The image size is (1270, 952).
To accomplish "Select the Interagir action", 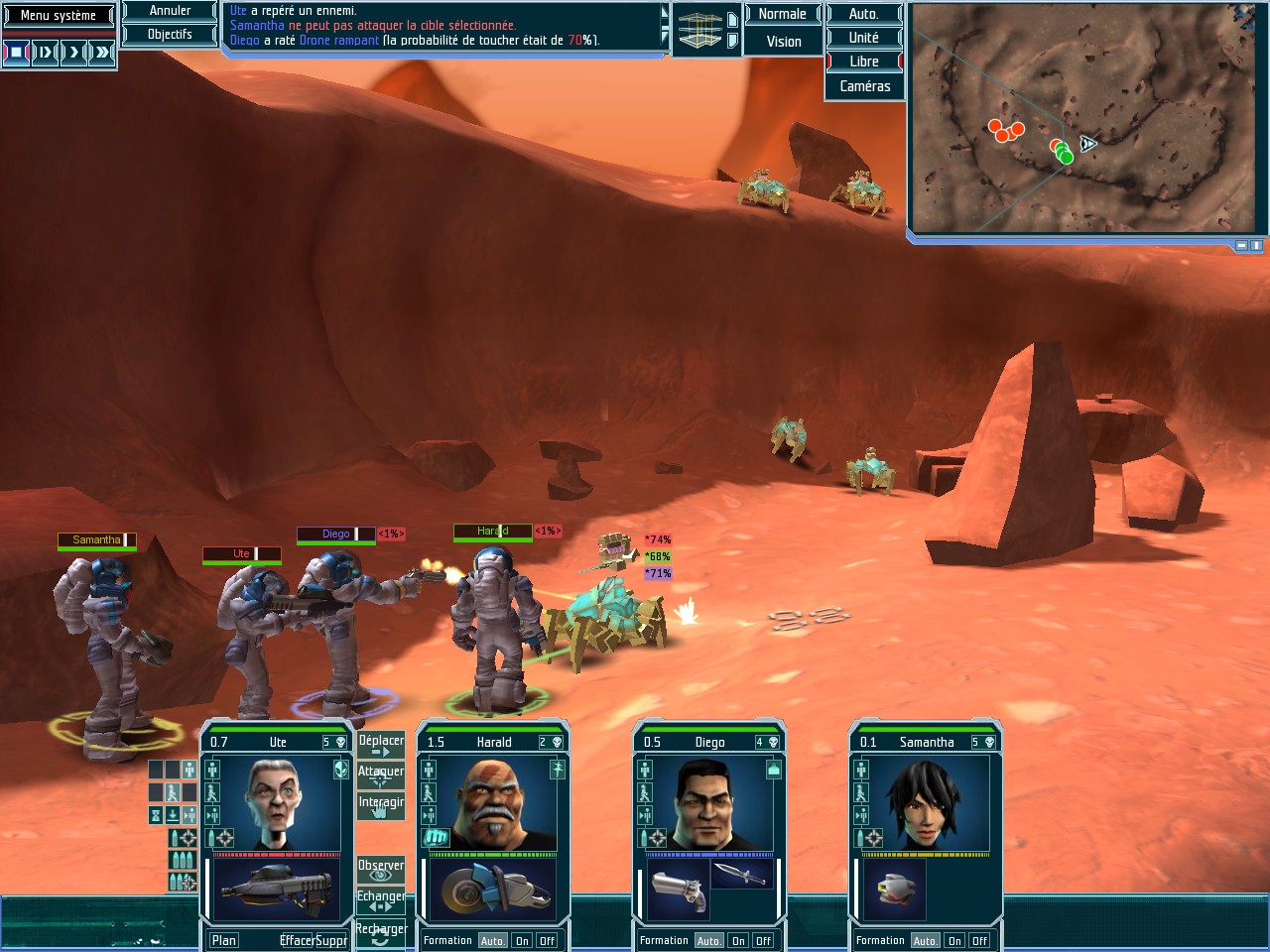I will tap(381, 806).
